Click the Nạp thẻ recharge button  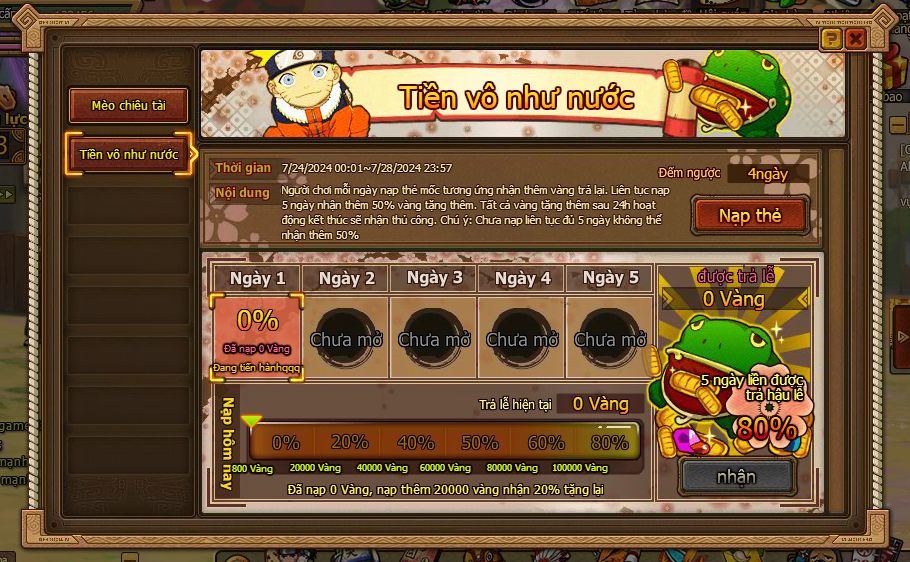tap(749, 215)
